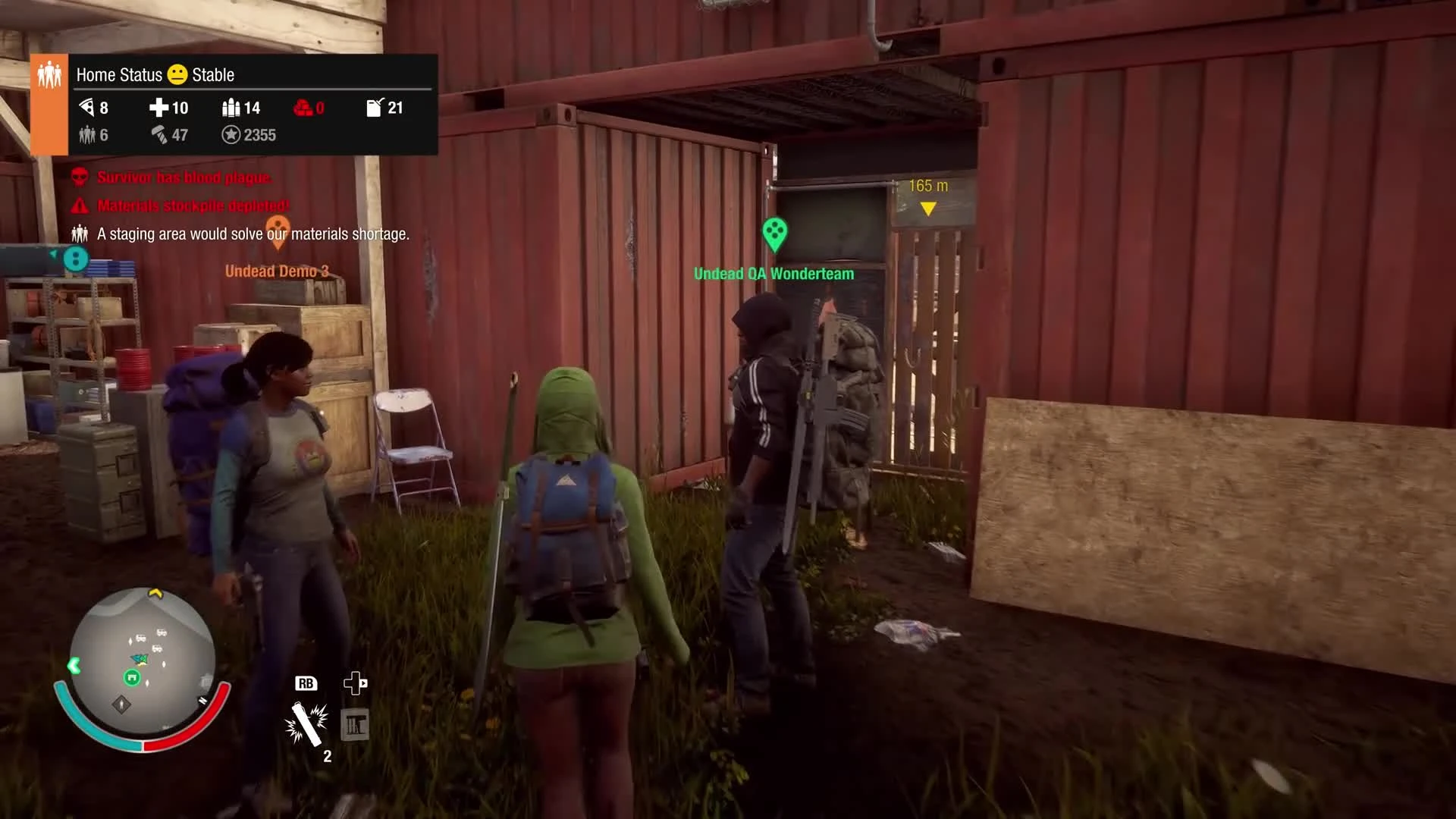The image size is (1456, 819).
Task: Click the threat ring around the minimap
Action: (140, 747)
